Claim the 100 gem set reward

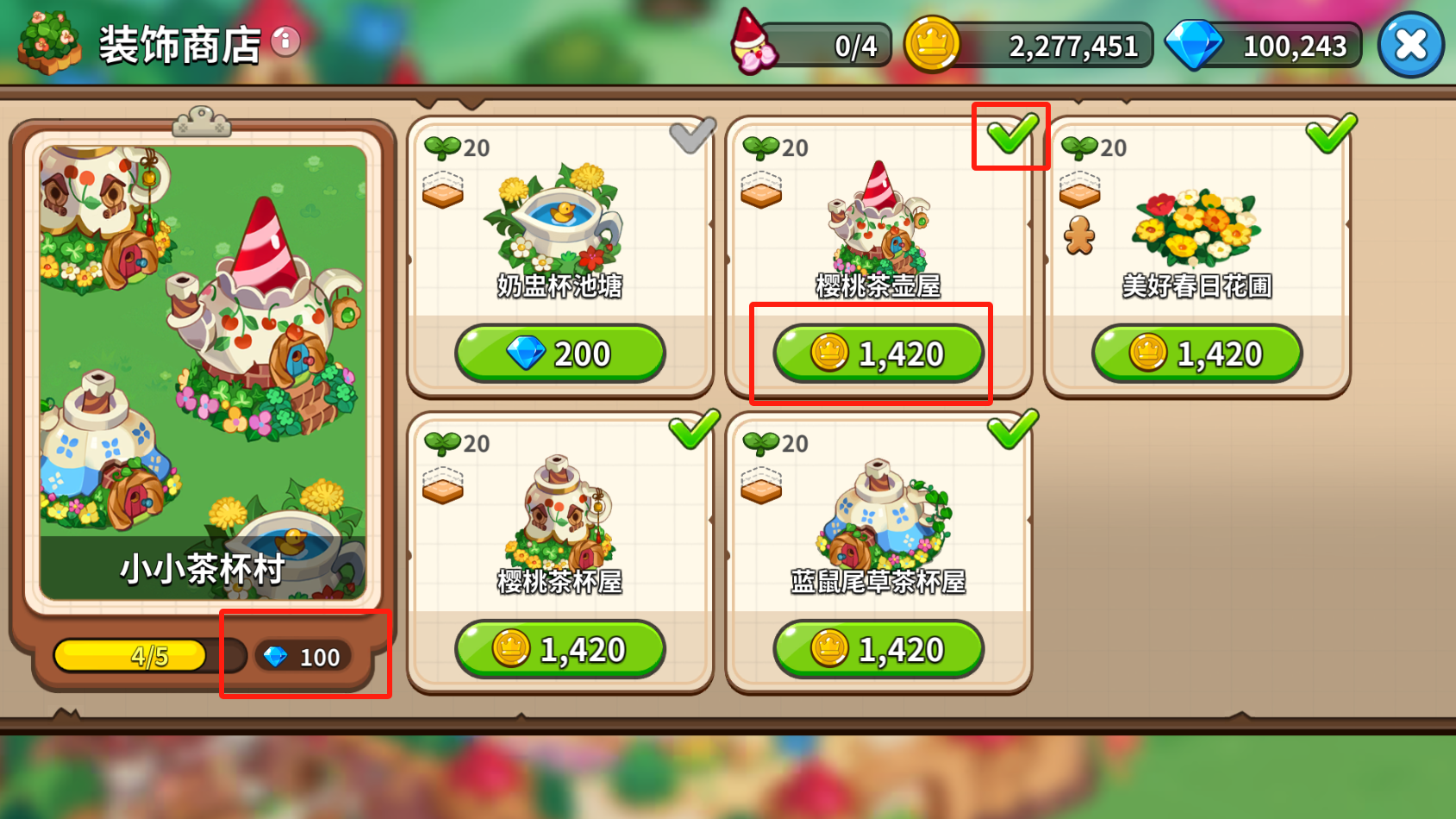point(303,657)
